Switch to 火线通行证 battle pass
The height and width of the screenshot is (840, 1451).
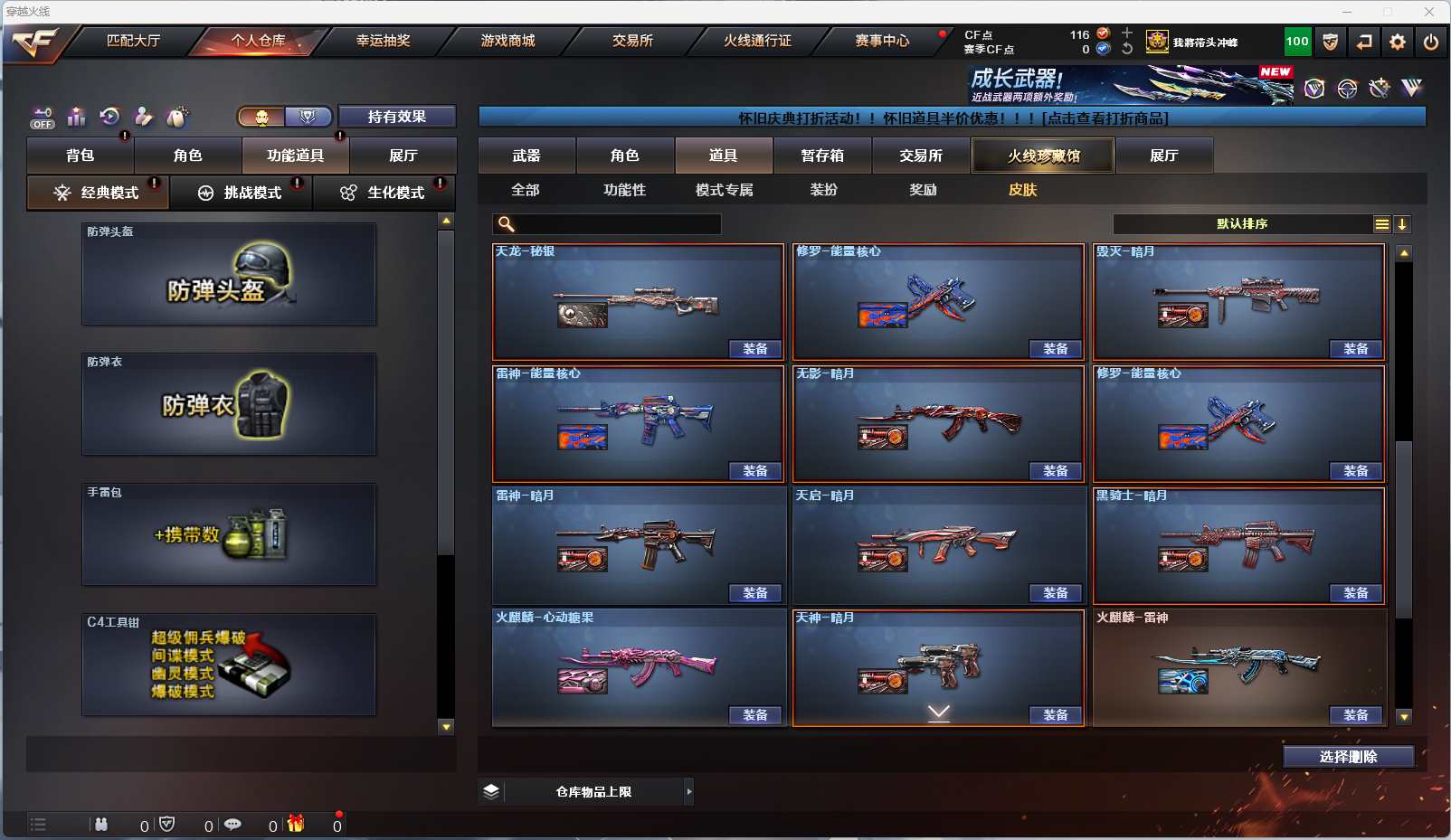click(757, 41)
